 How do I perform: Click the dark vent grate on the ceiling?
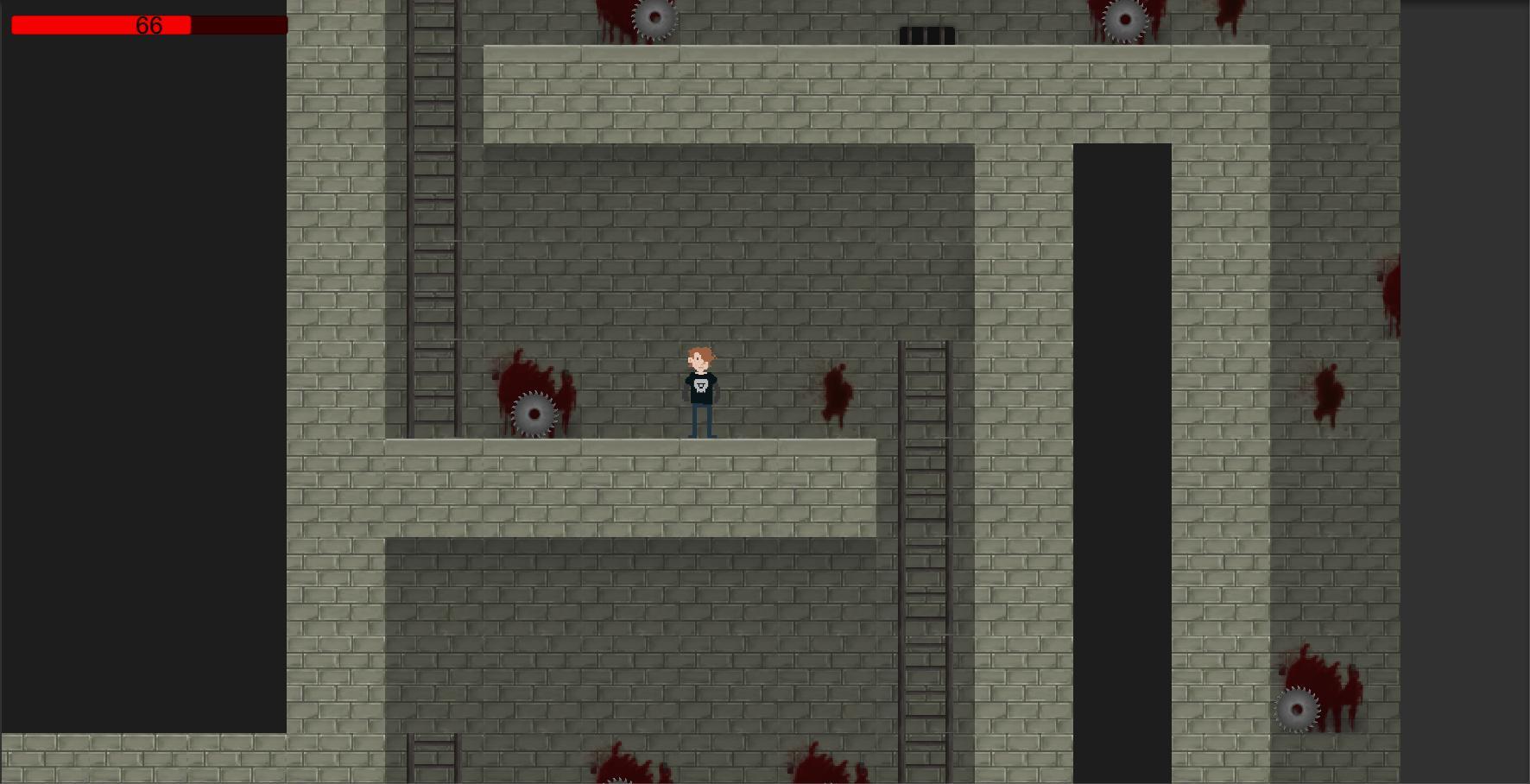928,35
